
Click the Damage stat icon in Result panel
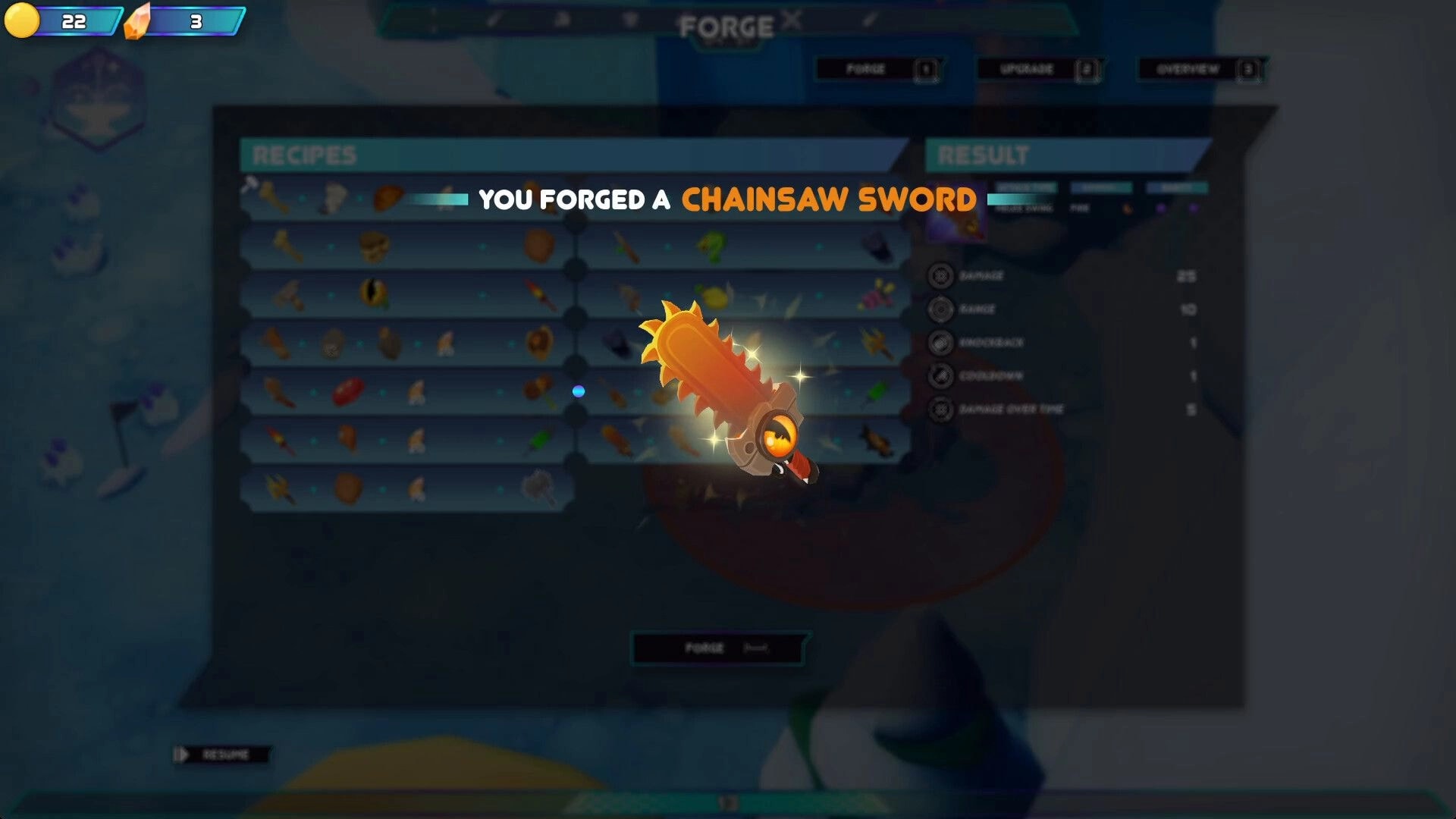(x=941, y=275)
